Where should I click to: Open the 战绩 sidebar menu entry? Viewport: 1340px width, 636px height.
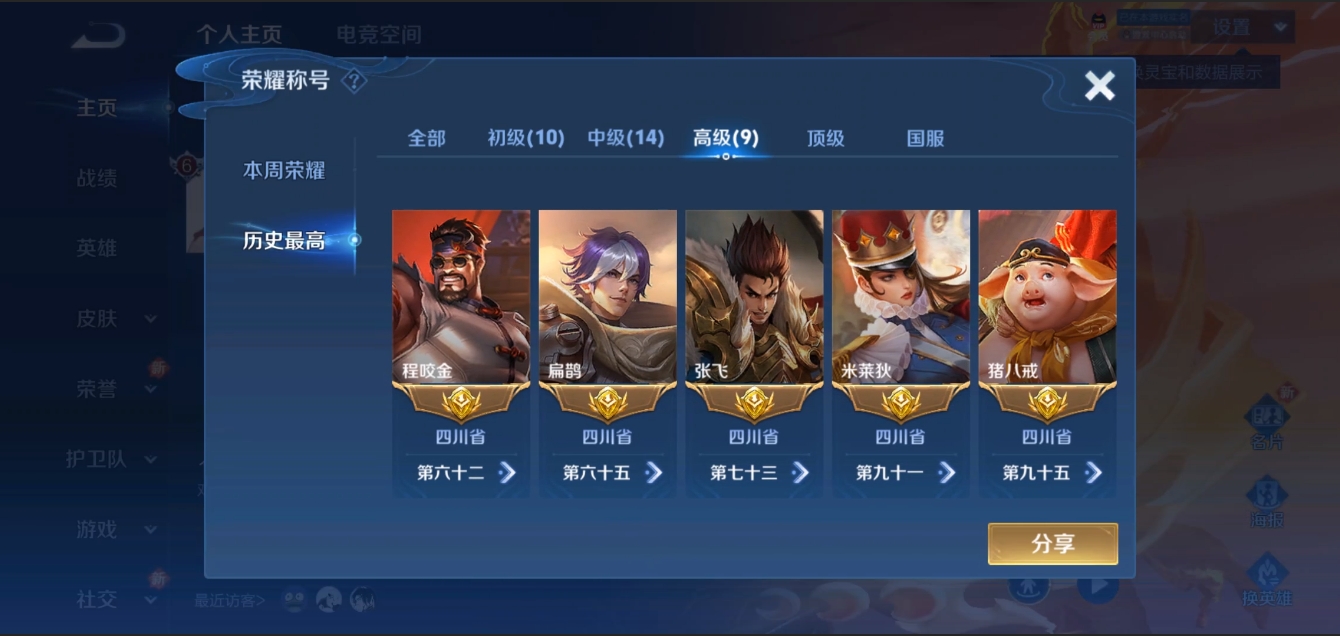pyautogui.click(x=97, y=178)
